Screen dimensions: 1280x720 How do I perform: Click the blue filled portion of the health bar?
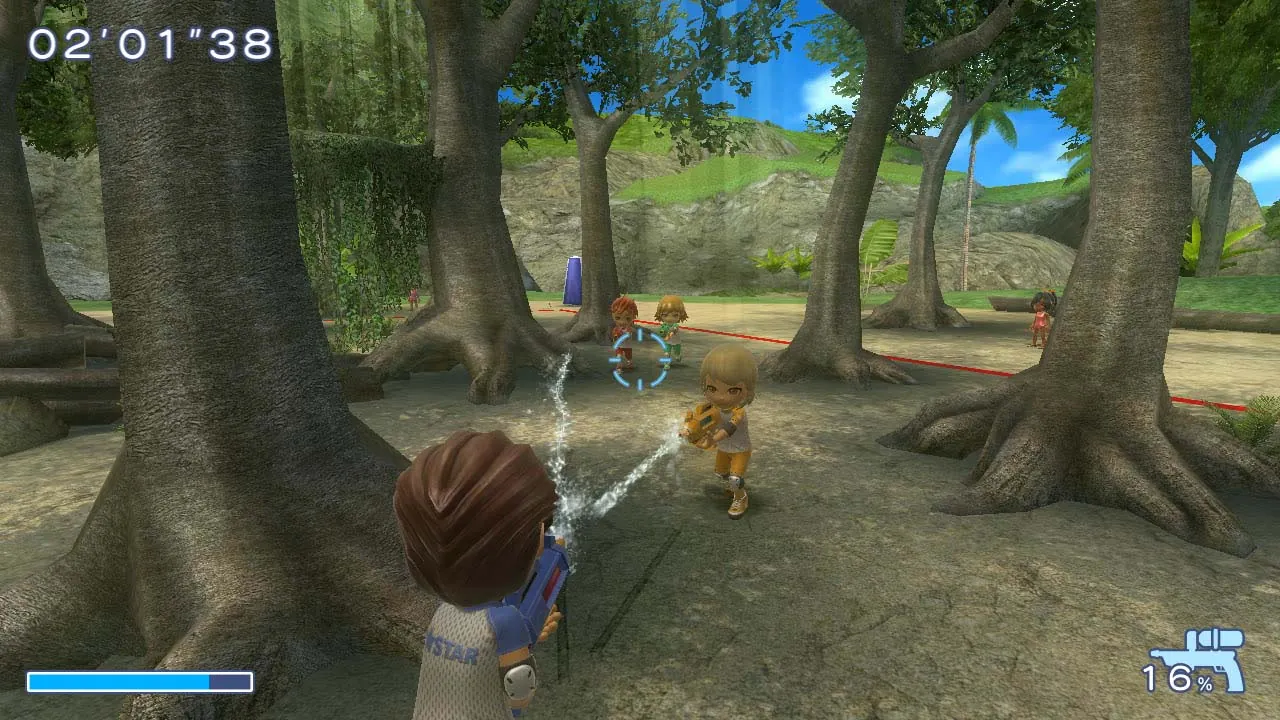point(120,680)
